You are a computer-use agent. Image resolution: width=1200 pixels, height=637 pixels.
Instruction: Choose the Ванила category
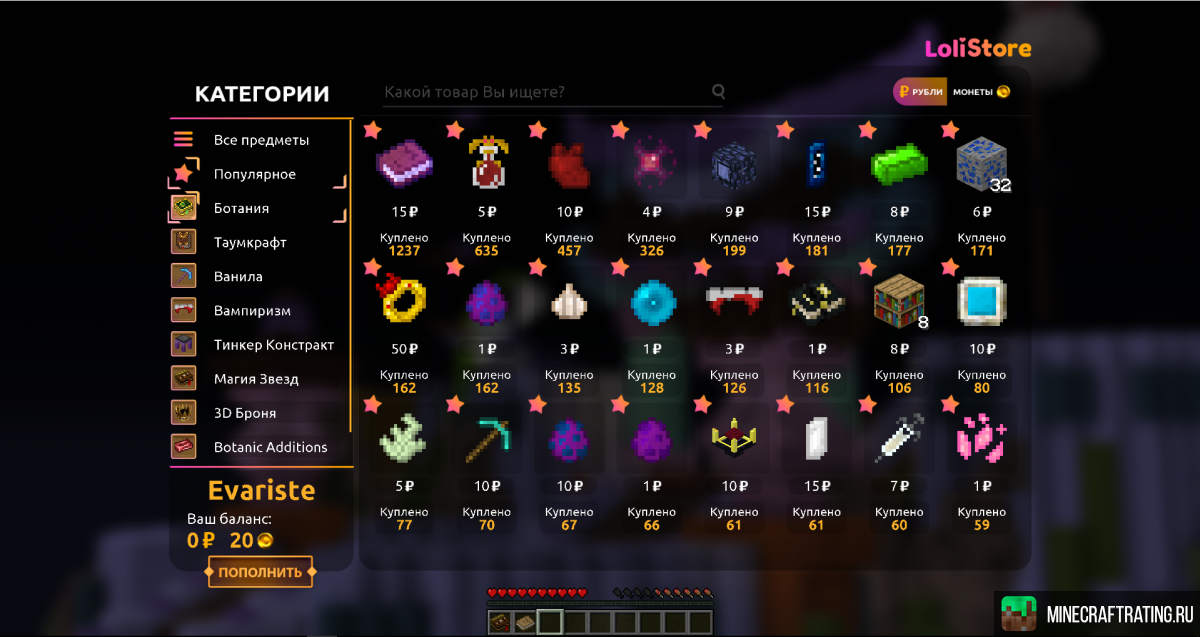(x=237, y=276)
